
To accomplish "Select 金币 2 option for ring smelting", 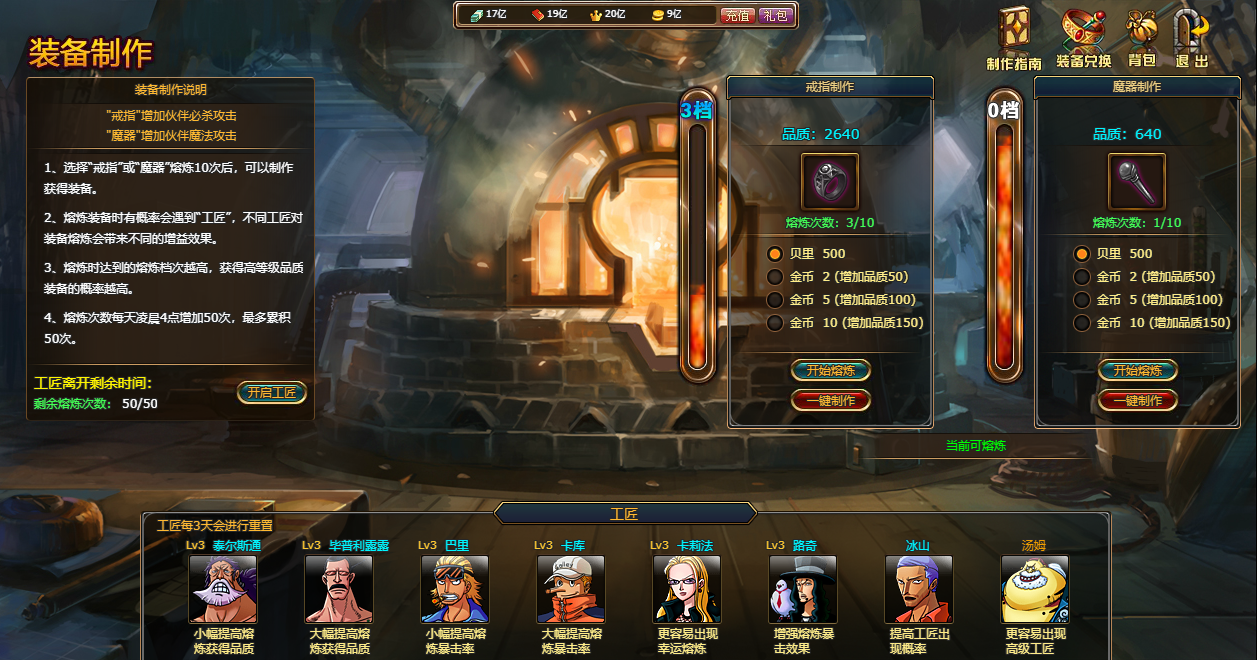I will click(x=775, y=277).
